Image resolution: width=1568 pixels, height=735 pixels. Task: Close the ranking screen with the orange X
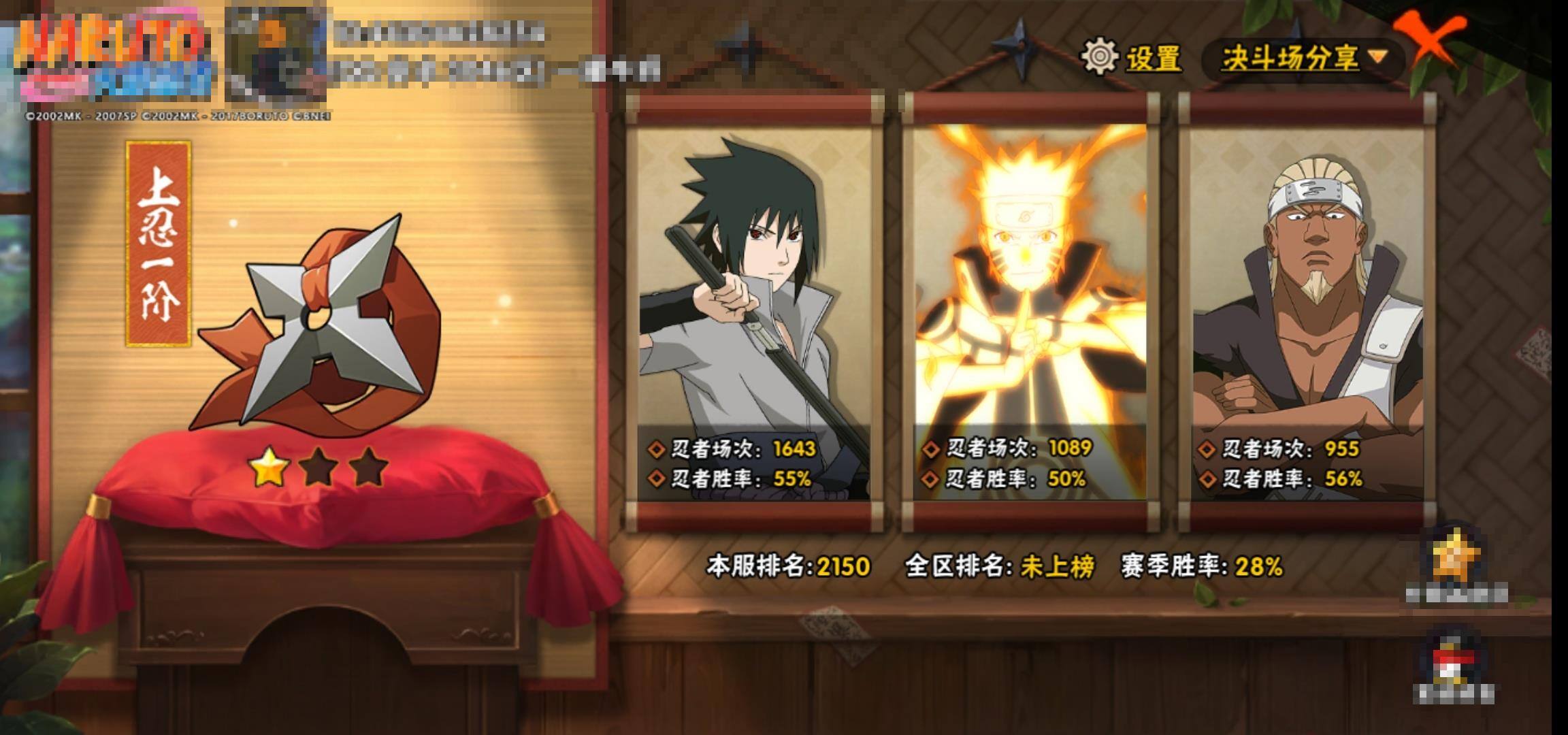[1431, 41]
